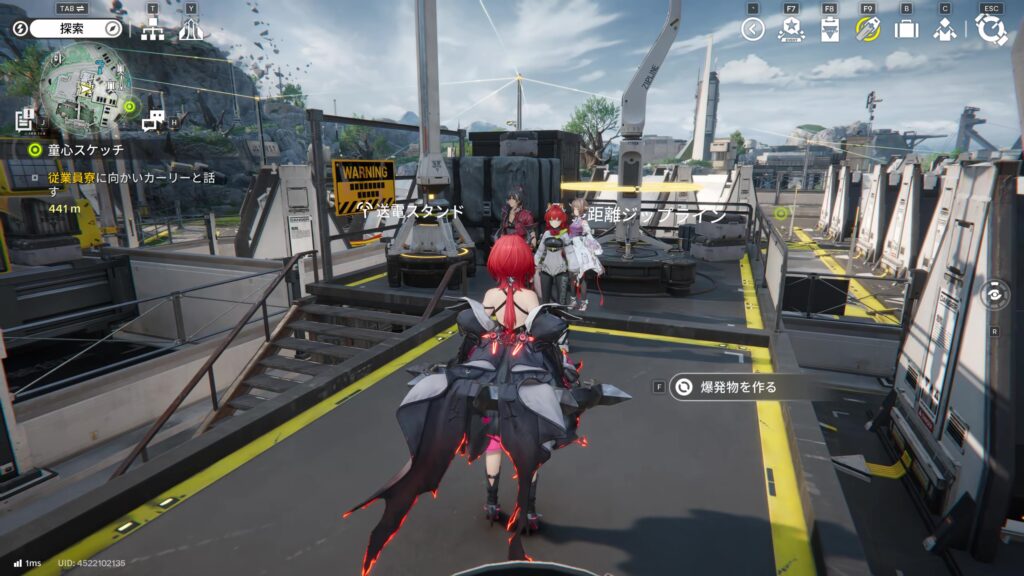Activate the round eye scan icon
The width and height of the screenshot is (1024, 576).
pyautogui.click(x=994, y=295)
